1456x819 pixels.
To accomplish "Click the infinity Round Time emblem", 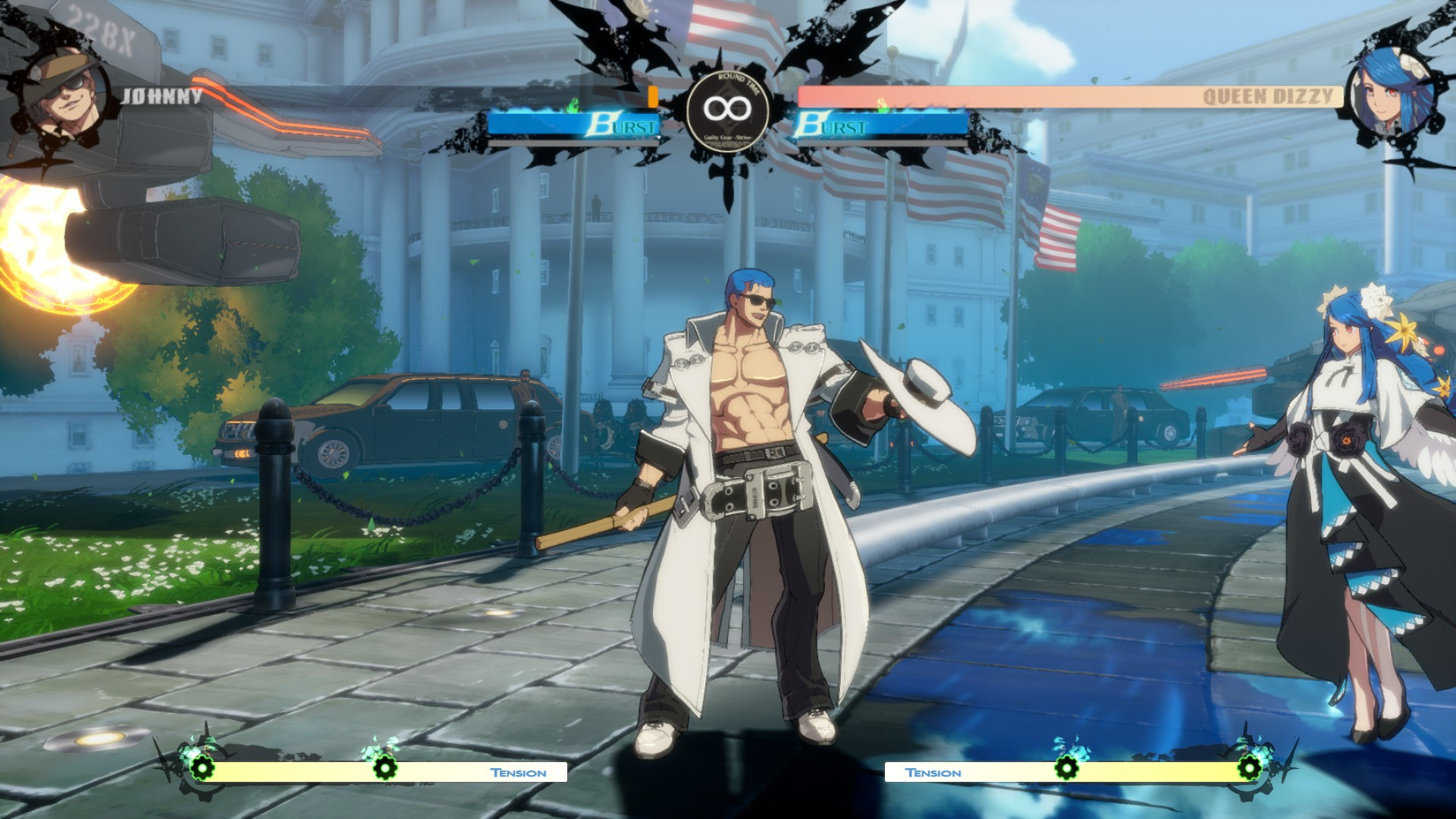I will [726, 108].
